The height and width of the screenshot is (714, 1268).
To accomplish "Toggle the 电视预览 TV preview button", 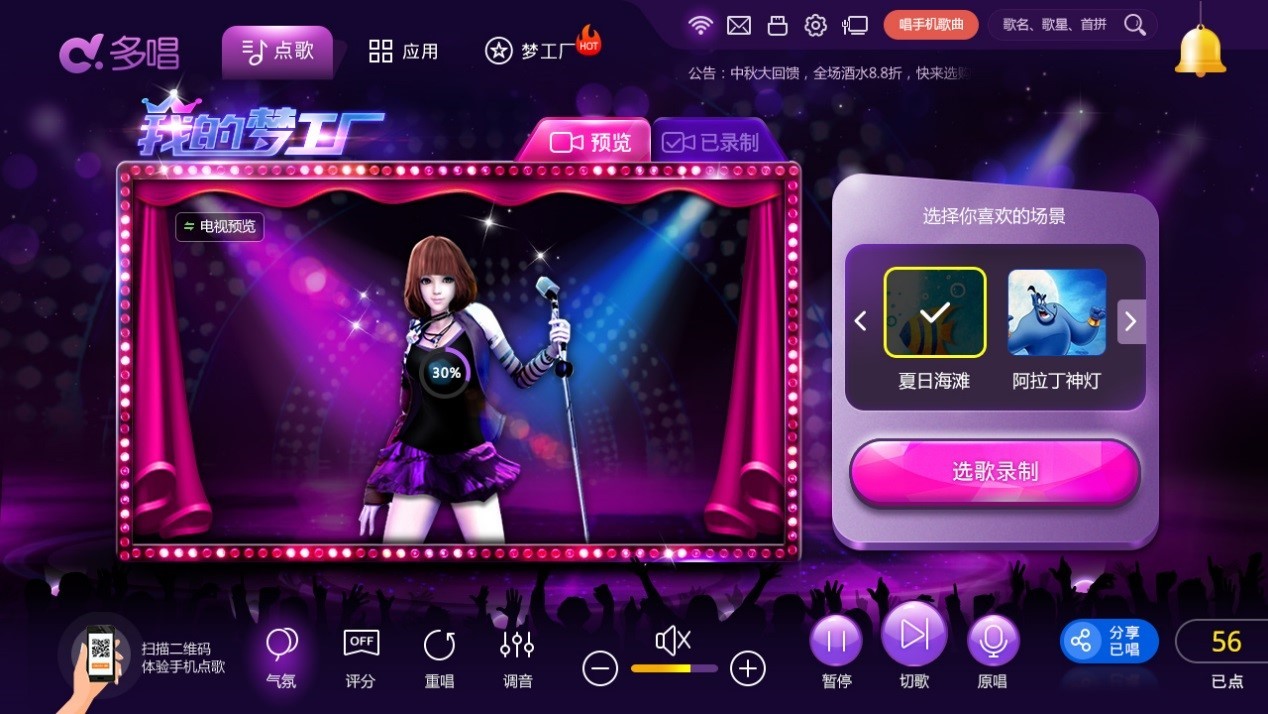I will (220, 227).
